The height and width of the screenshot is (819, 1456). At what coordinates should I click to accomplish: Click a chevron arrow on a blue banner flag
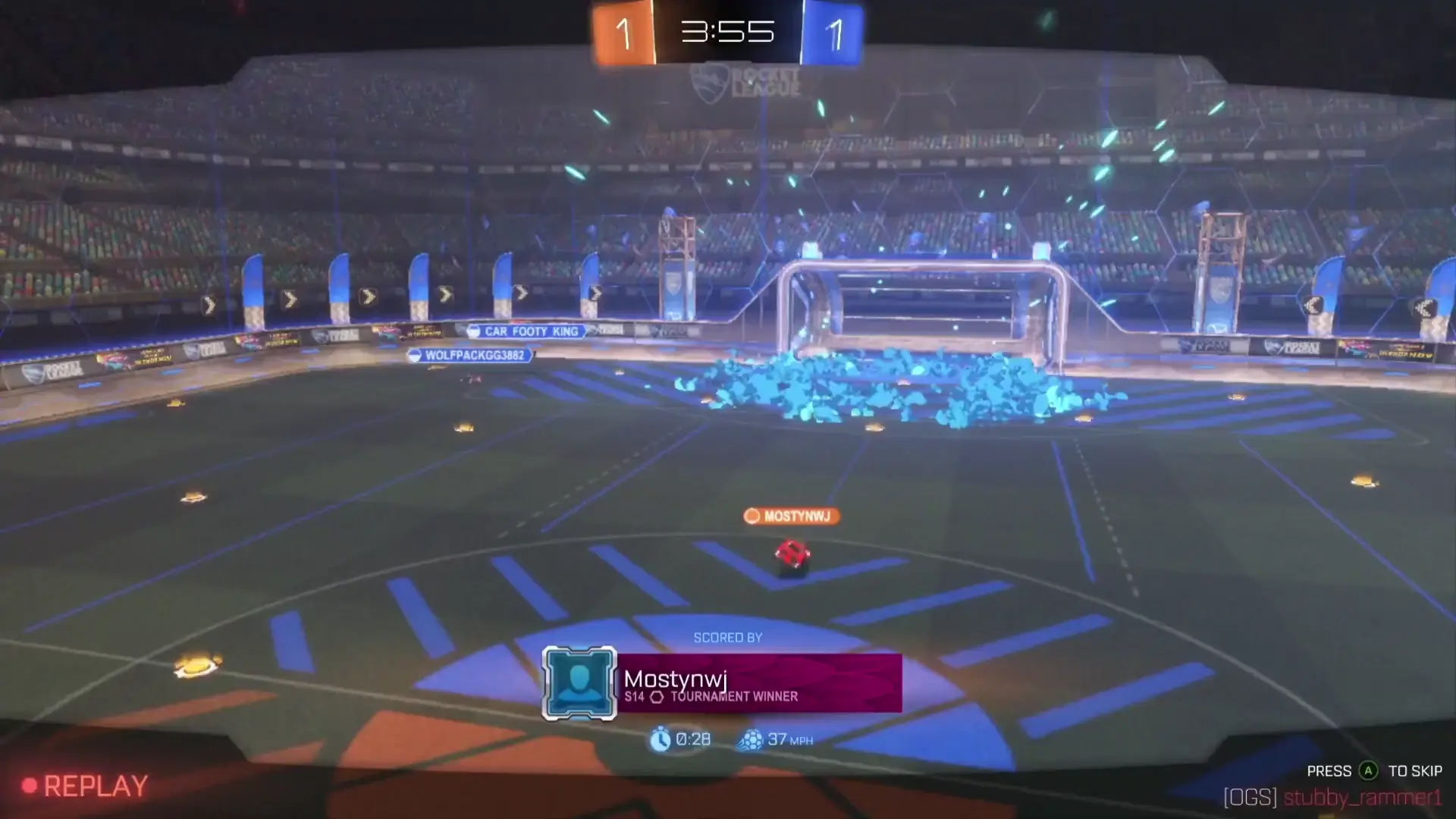point(368,297)
